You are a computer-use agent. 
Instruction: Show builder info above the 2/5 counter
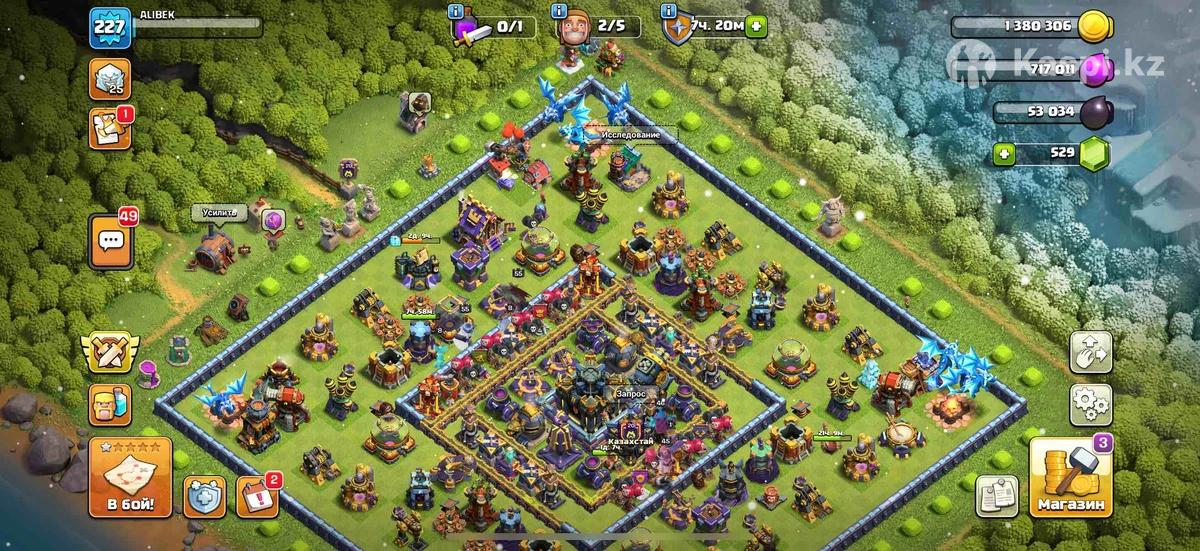[558, 11]
